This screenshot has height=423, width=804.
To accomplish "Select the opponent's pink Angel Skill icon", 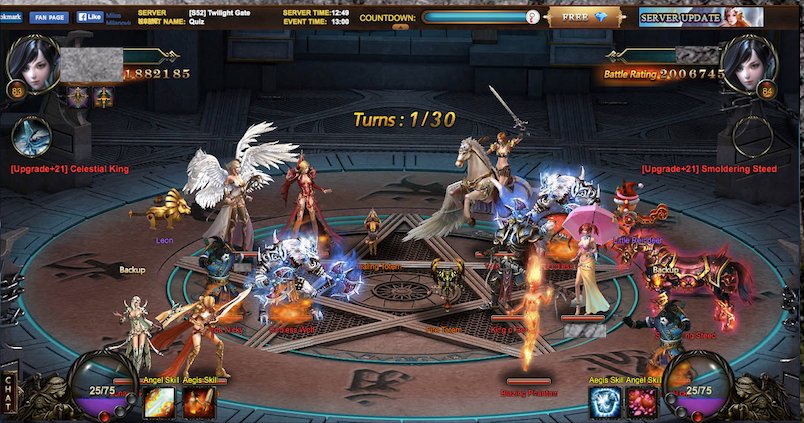I will tap(641, 401).
